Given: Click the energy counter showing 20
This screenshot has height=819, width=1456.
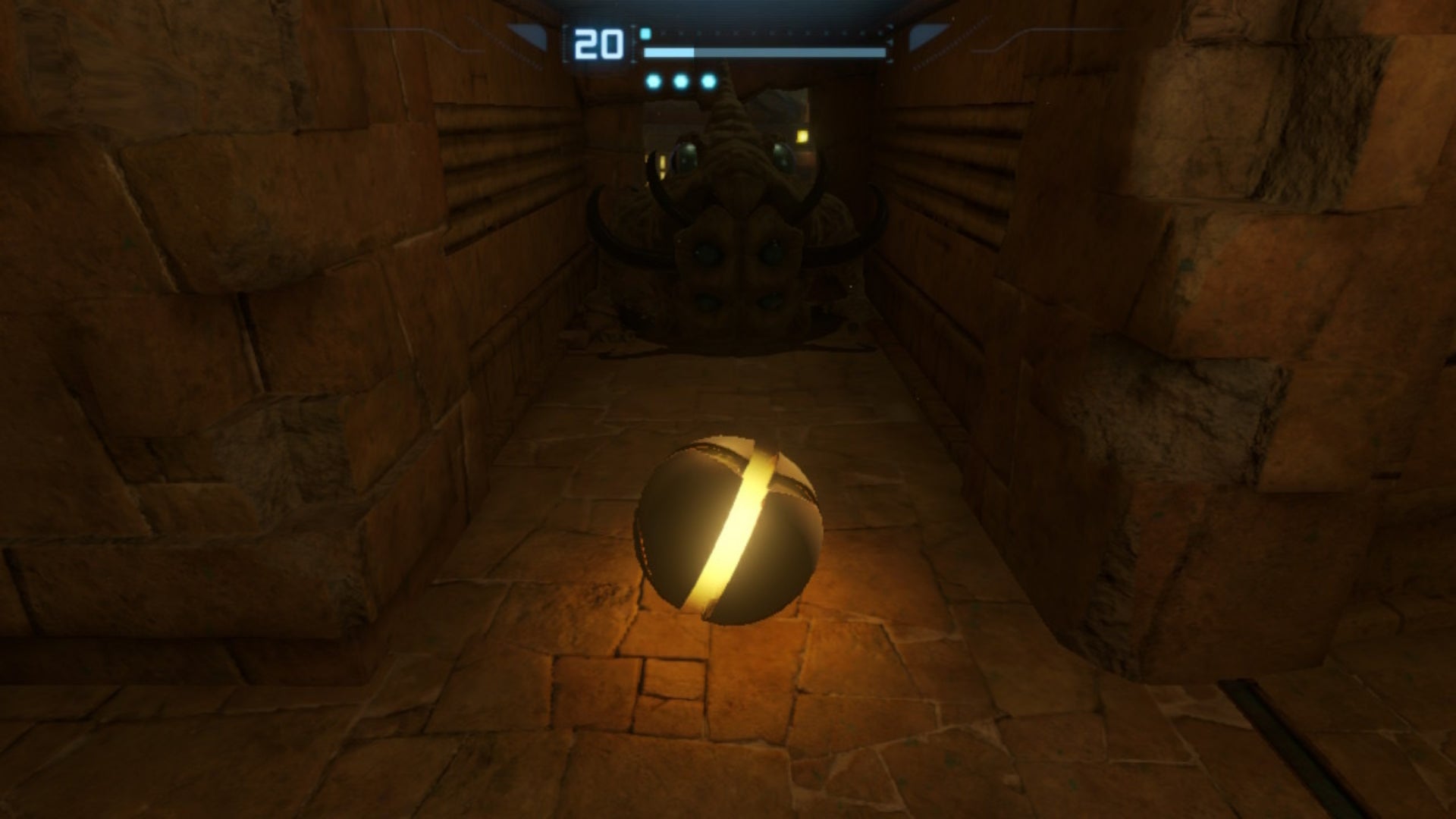Looking at the screenshot, I should click(599, 43).
